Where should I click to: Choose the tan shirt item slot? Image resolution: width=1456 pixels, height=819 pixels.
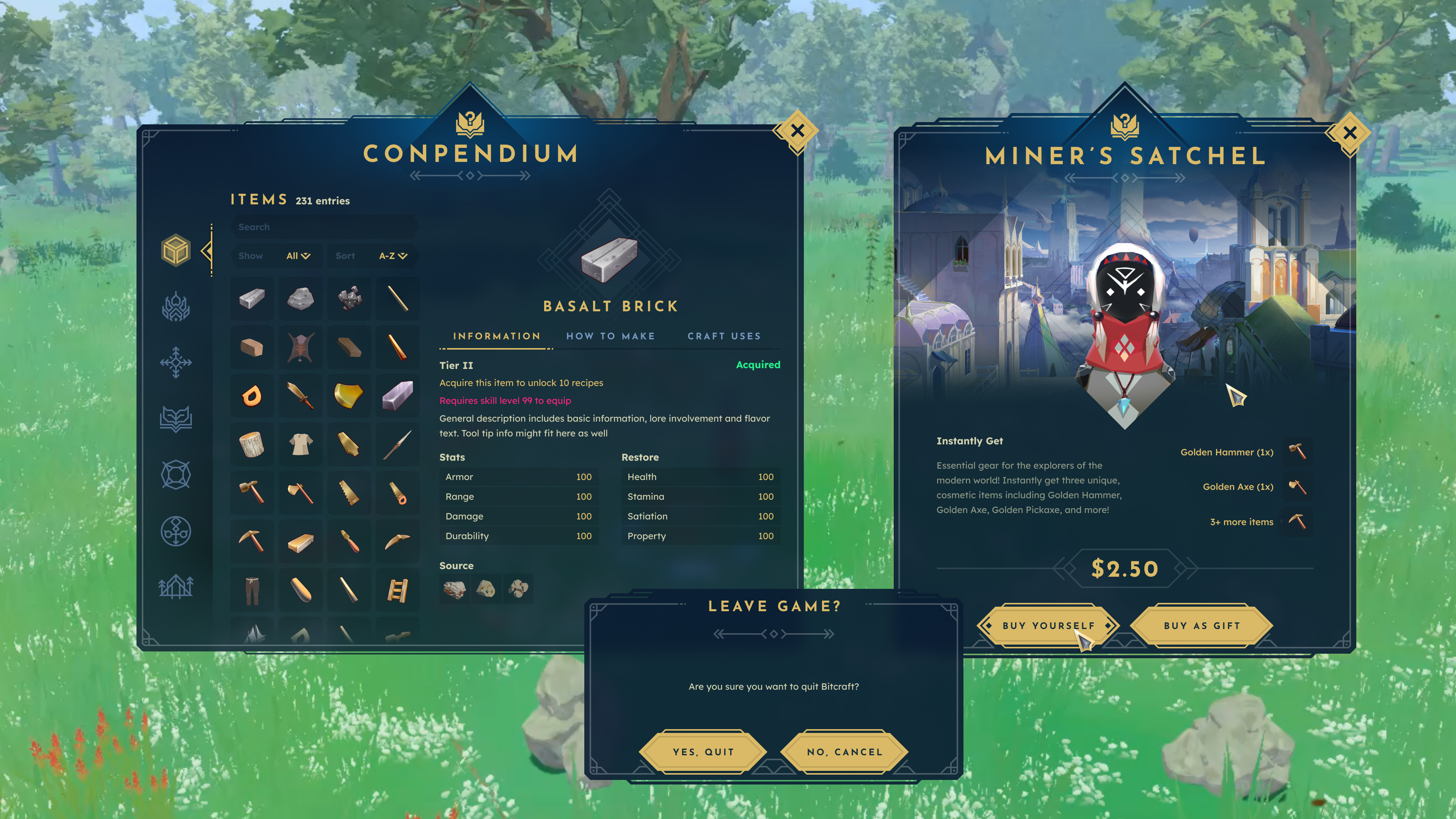(x=300, y=445)
